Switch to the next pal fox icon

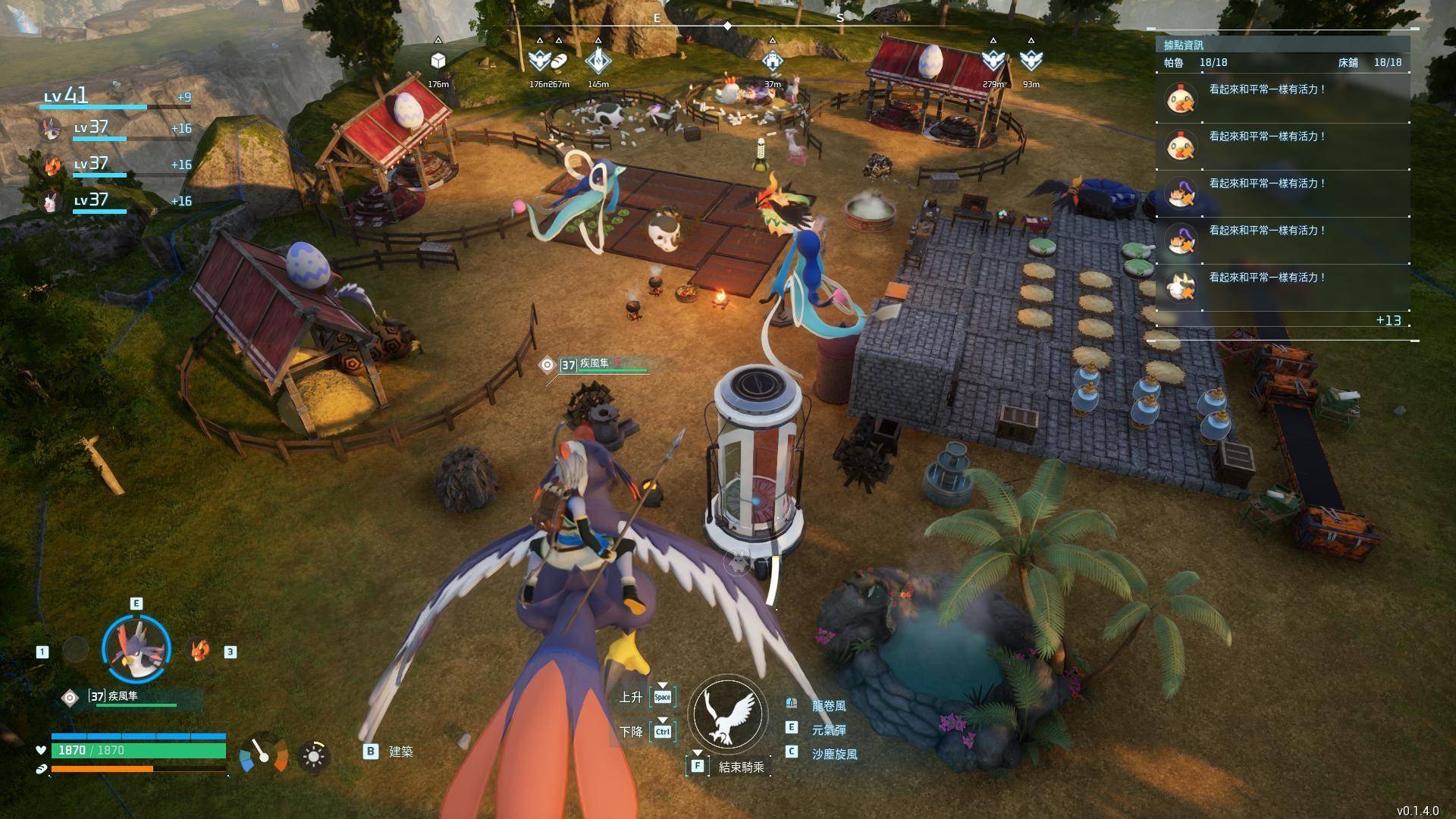tap(199, 651)
